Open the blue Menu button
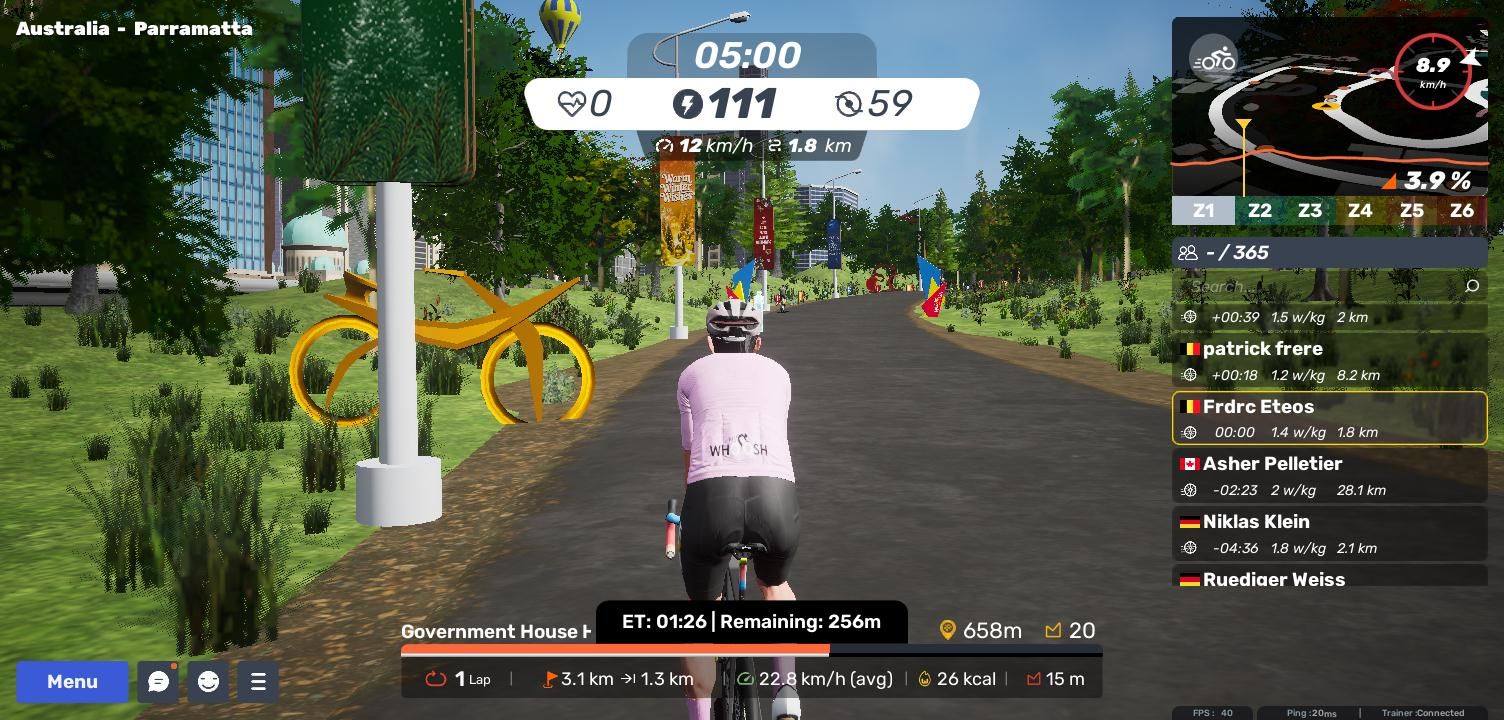The height and width of the screenshot is (720, 1504). pyautogui.click(x=72, y=682)
